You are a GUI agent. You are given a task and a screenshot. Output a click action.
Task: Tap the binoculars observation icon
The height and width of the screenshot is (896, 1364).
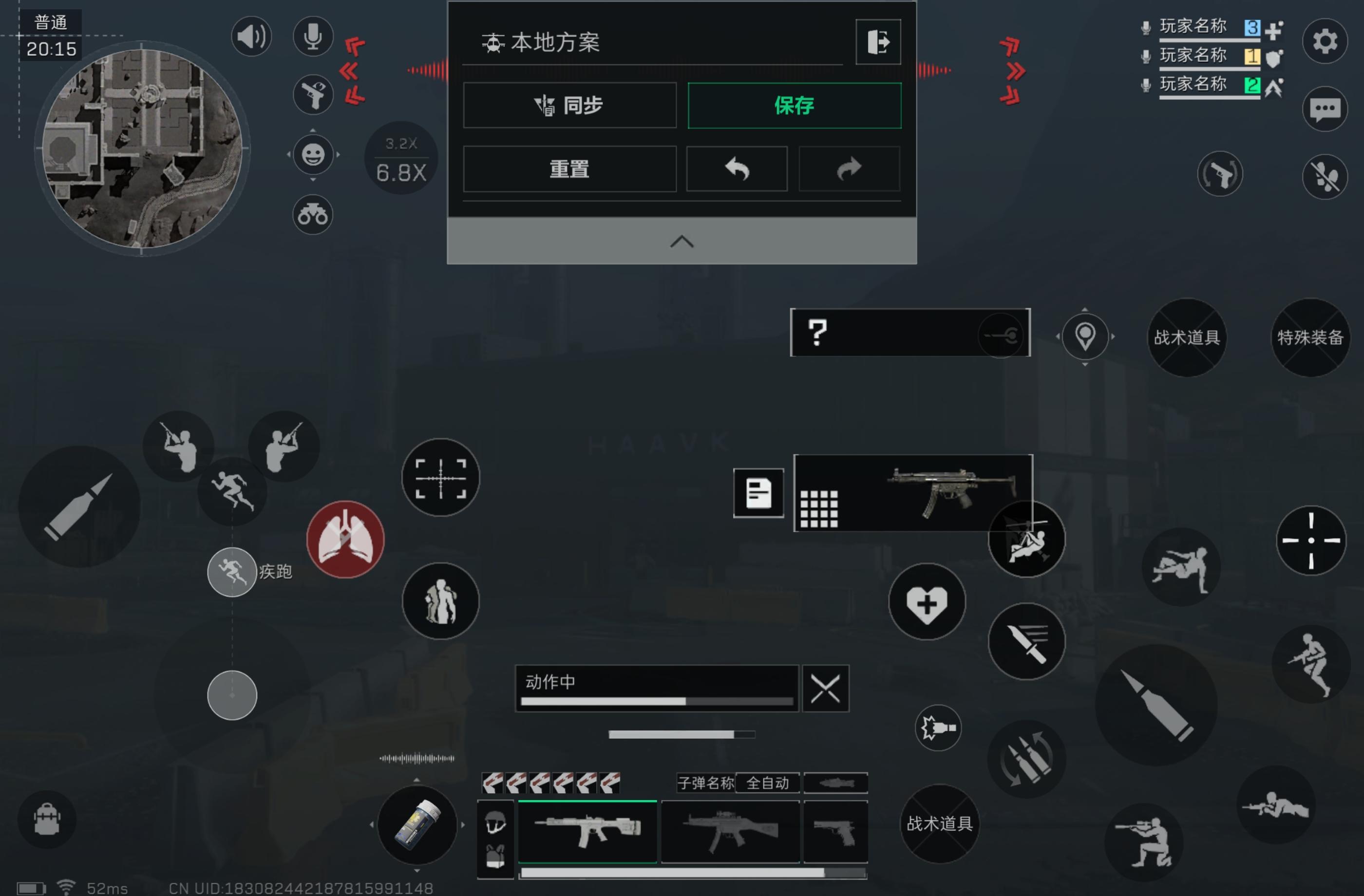(312, 215)
